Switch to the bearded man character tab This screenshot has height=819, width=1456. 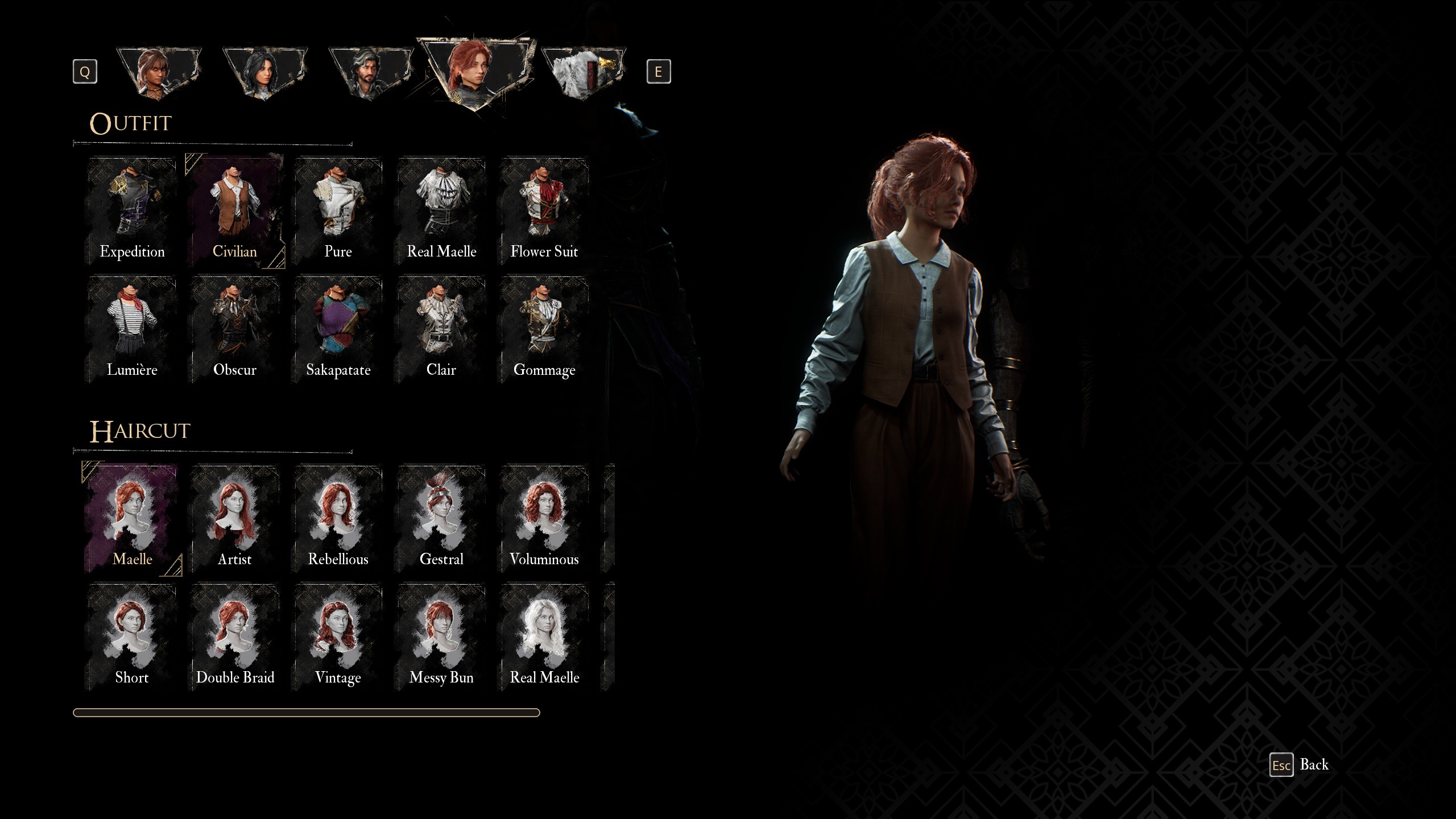click(x=370, y=74)
